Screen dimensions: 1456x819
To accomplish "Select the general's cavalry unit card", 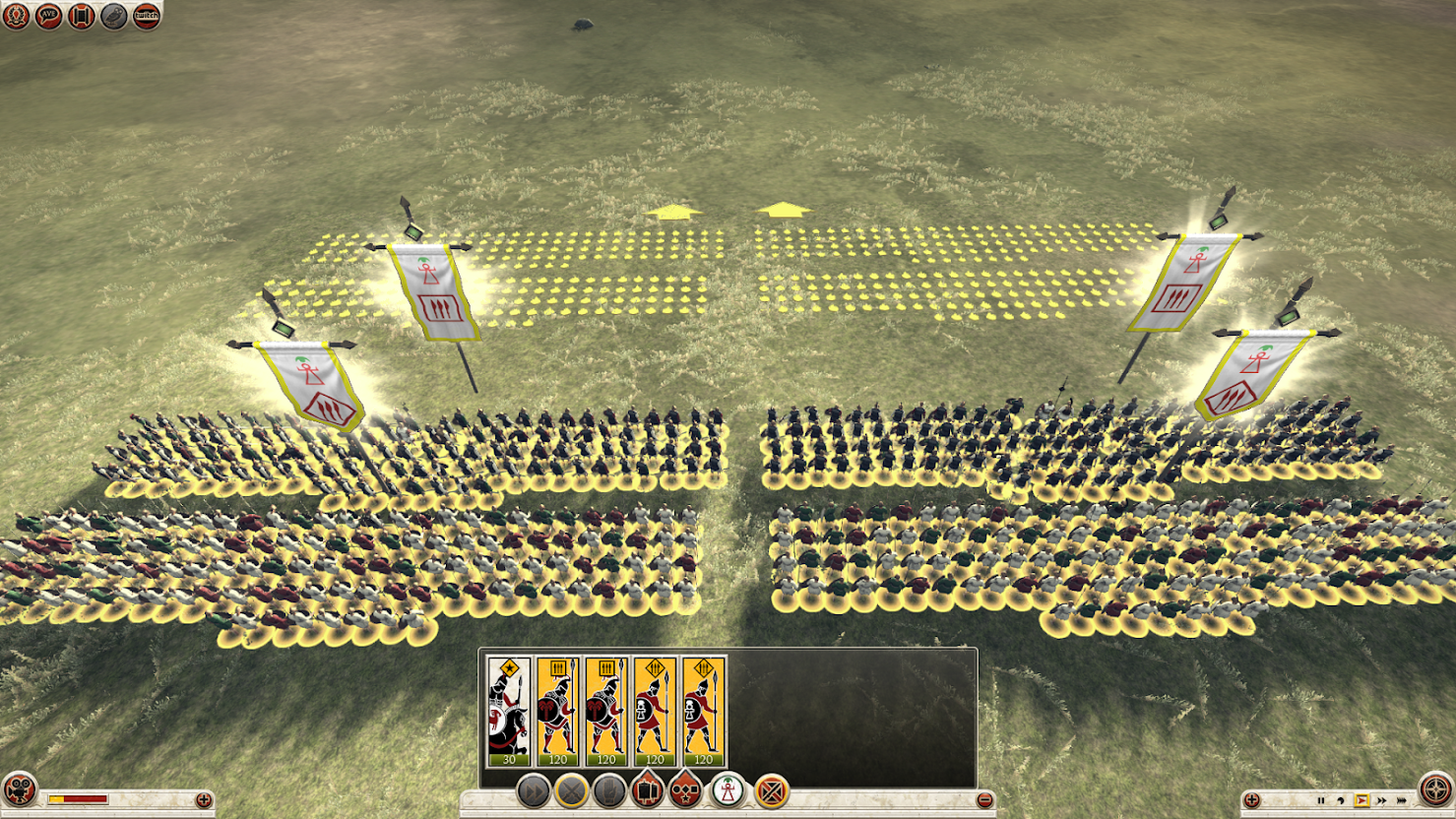I will (x=509, y=712).
